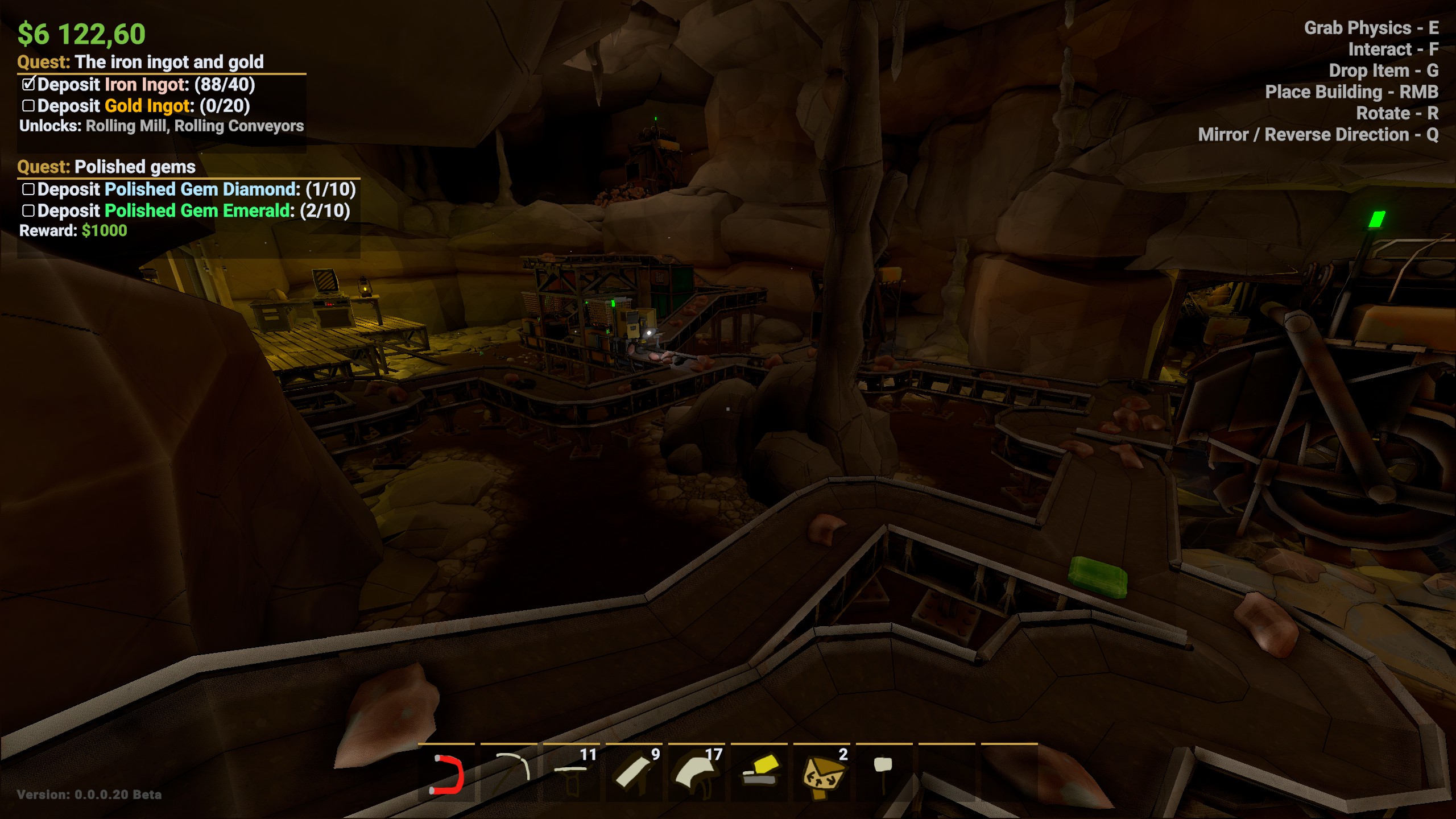Select the red magnet tool slot

click(x=446, y=773)
